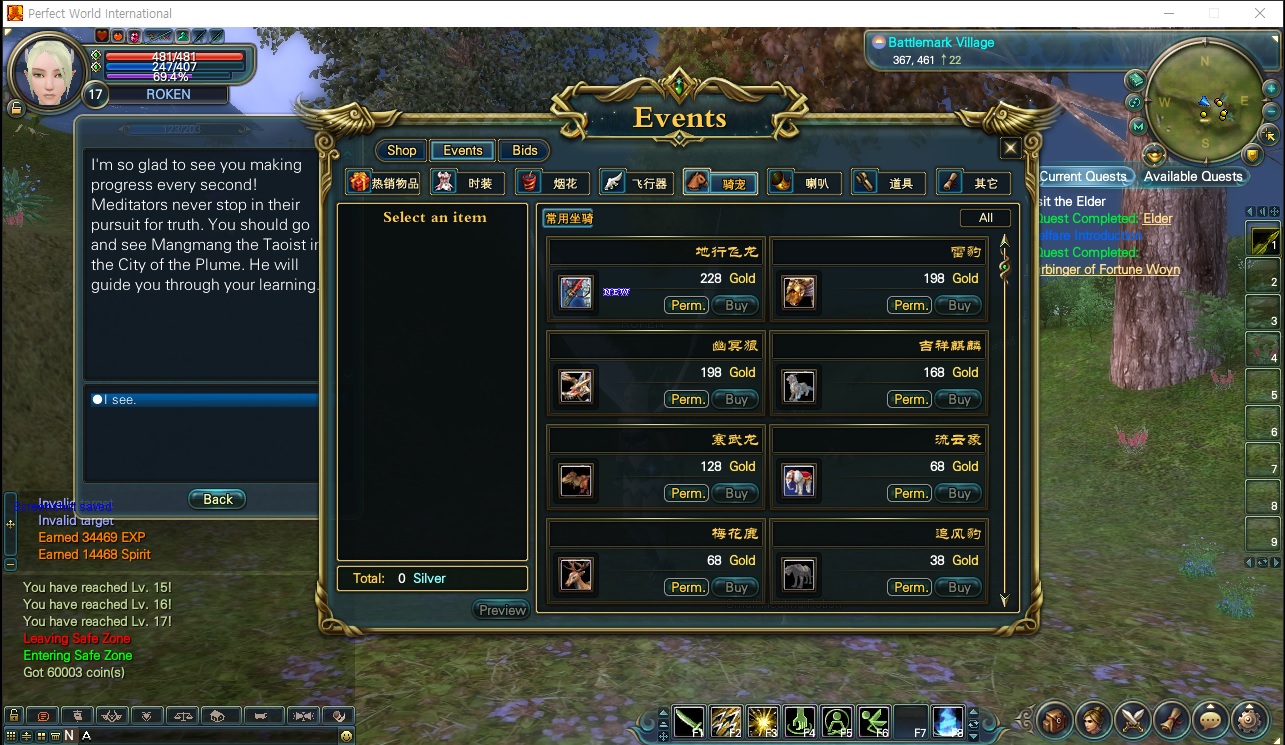Switch to the Shop tab
Viewport: 1285px width, 745px height.
pos(401,150)
